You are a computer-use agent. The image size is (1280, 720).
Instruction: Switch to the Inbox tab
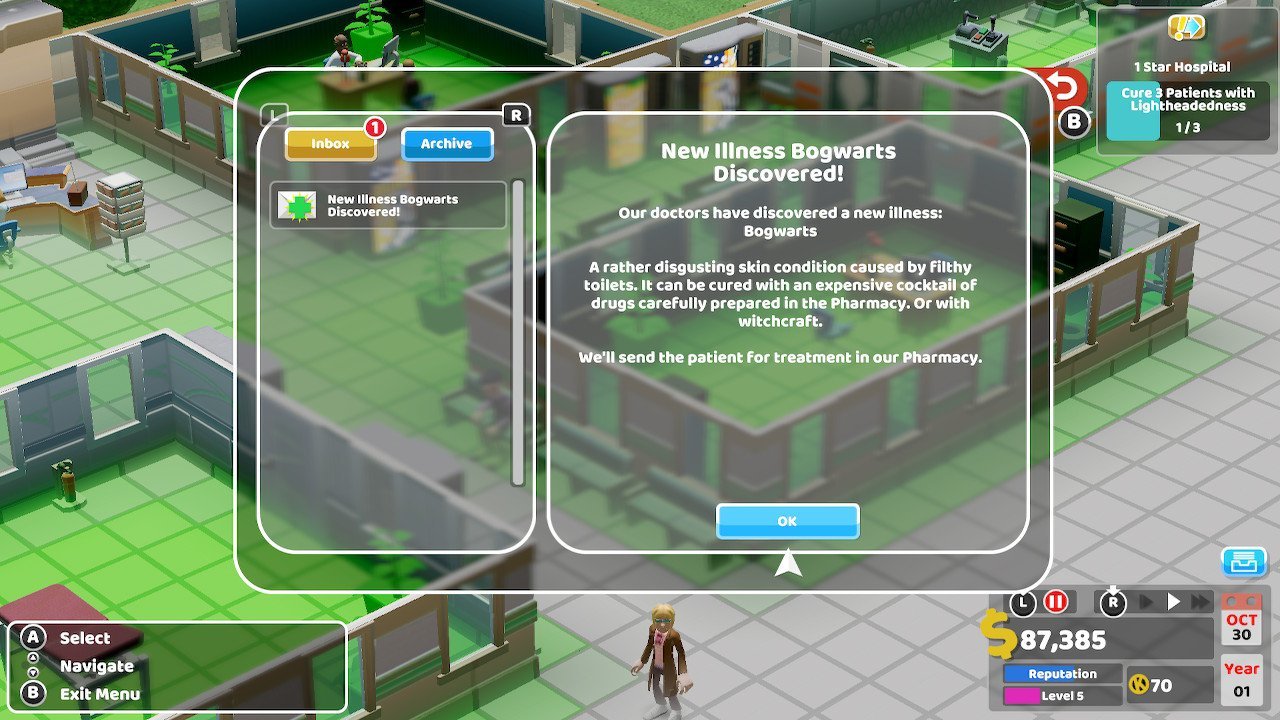(330, 144)
